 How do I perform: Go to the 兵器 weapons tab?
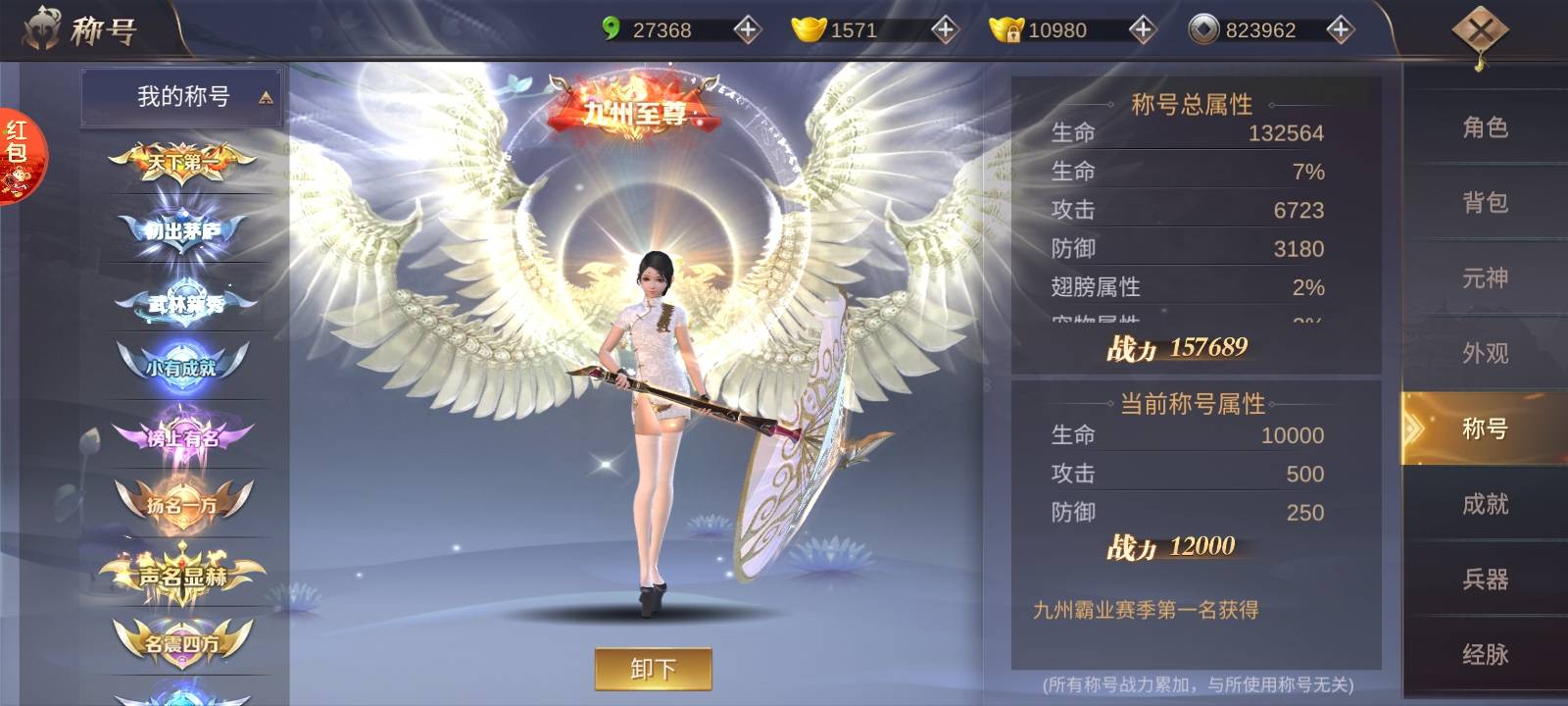click(1485, 580)
